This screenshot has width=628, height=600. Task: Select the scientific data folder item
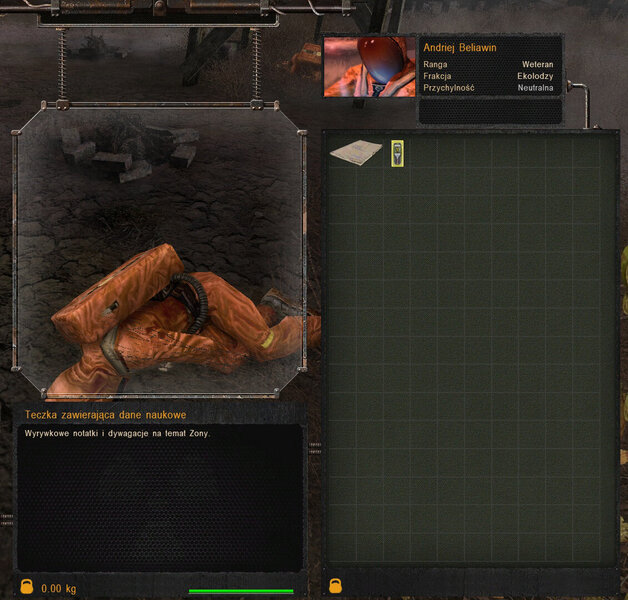[x=356, y=152]
